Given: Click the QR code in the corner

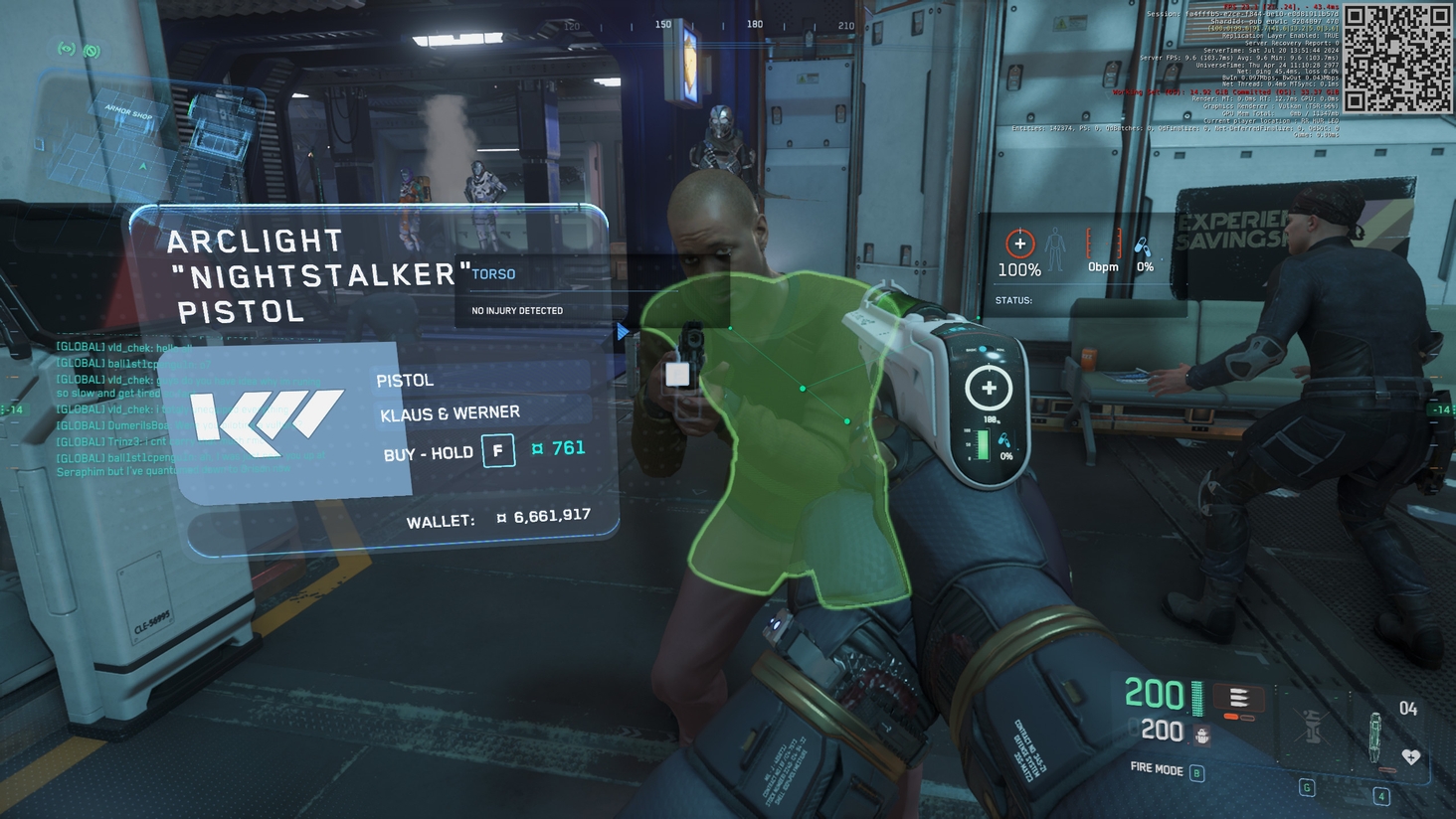Looking at the screenshot, I should 1397,59.
